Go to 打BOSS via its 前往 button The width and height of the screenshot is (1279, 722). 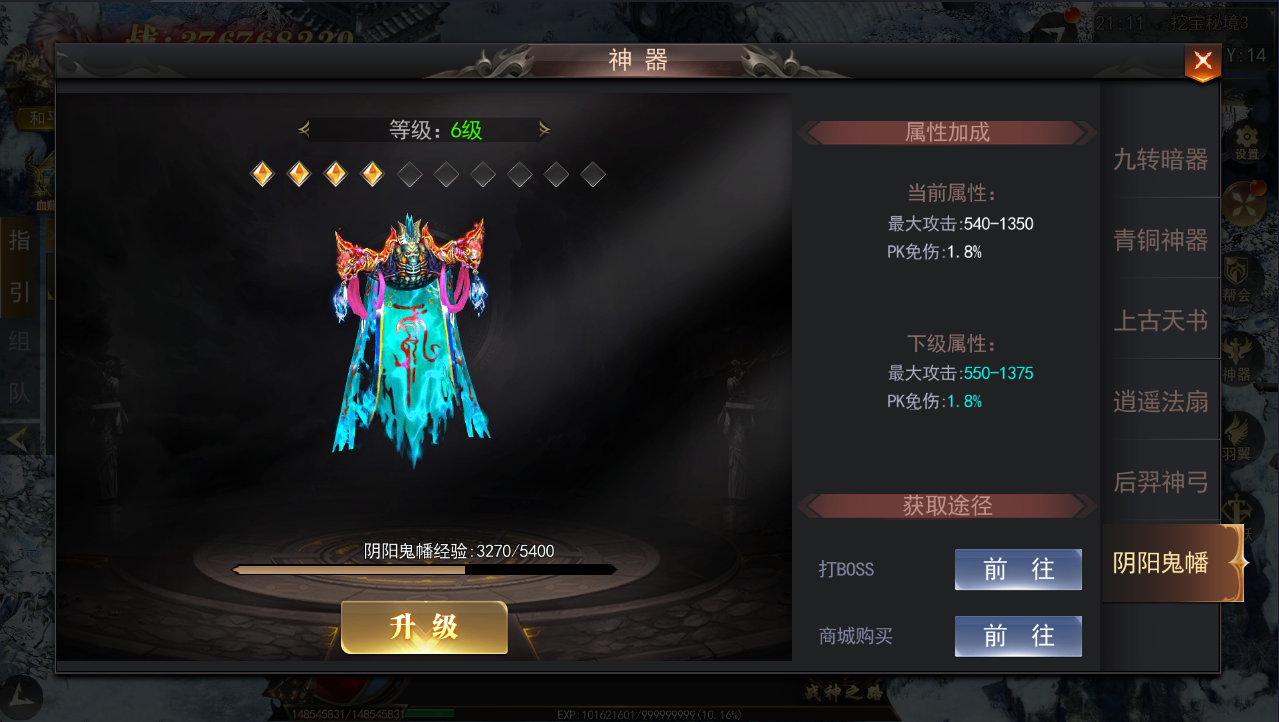1017,569
